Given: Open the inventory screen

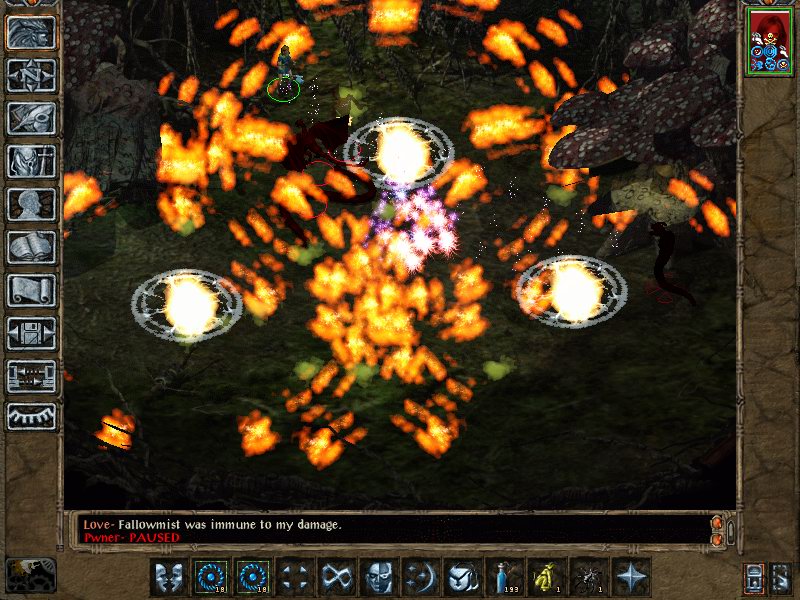Looking at the screenshot, I should [31, 161].
